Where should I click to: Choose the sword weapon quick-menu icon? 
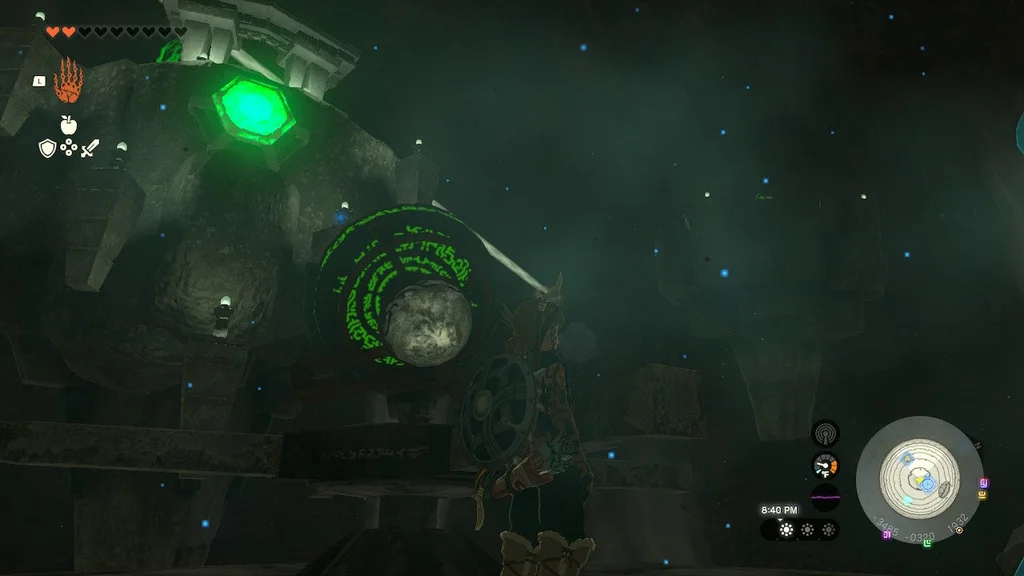click(90, 148)
